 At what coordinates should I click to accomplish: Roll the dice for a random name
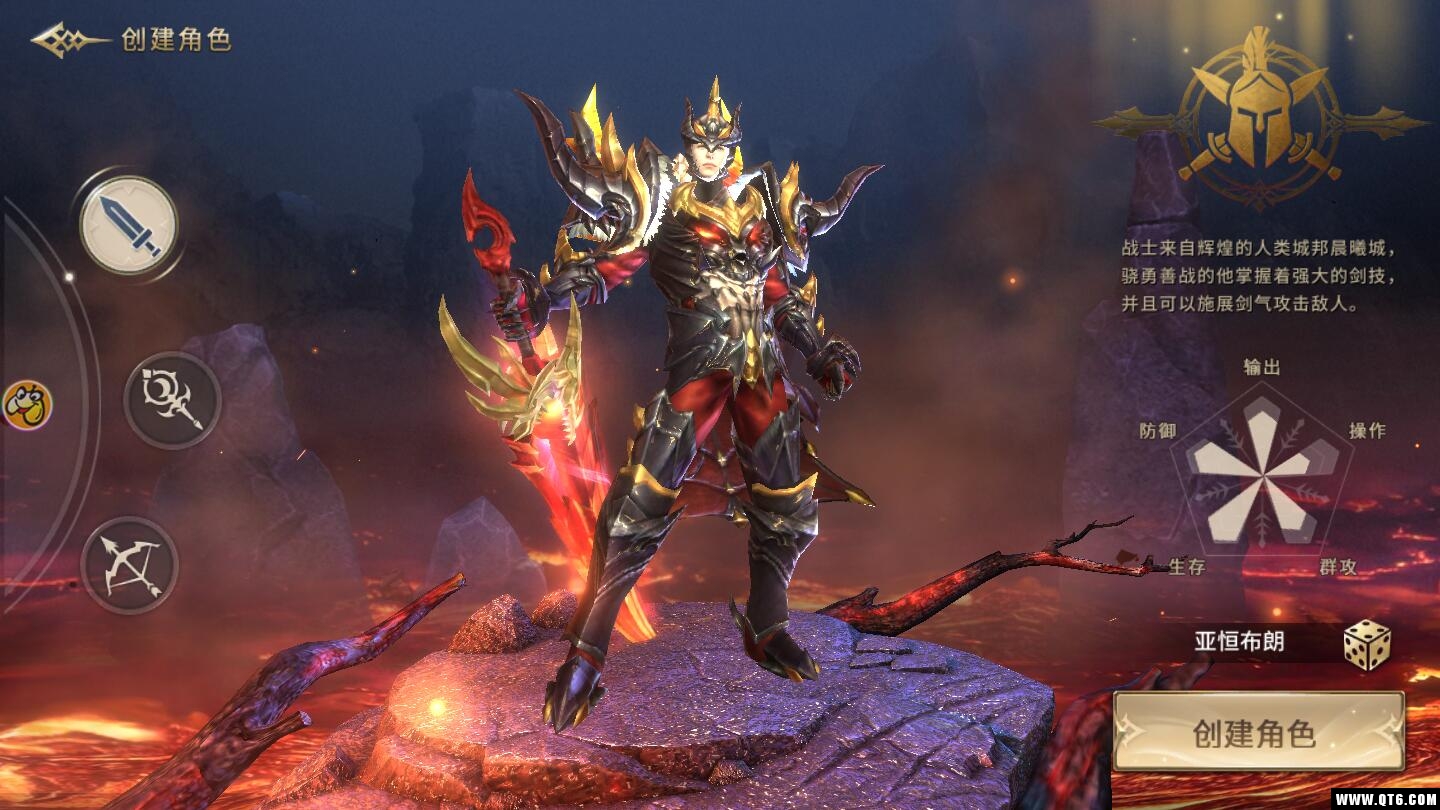[x=1366, y=645]
